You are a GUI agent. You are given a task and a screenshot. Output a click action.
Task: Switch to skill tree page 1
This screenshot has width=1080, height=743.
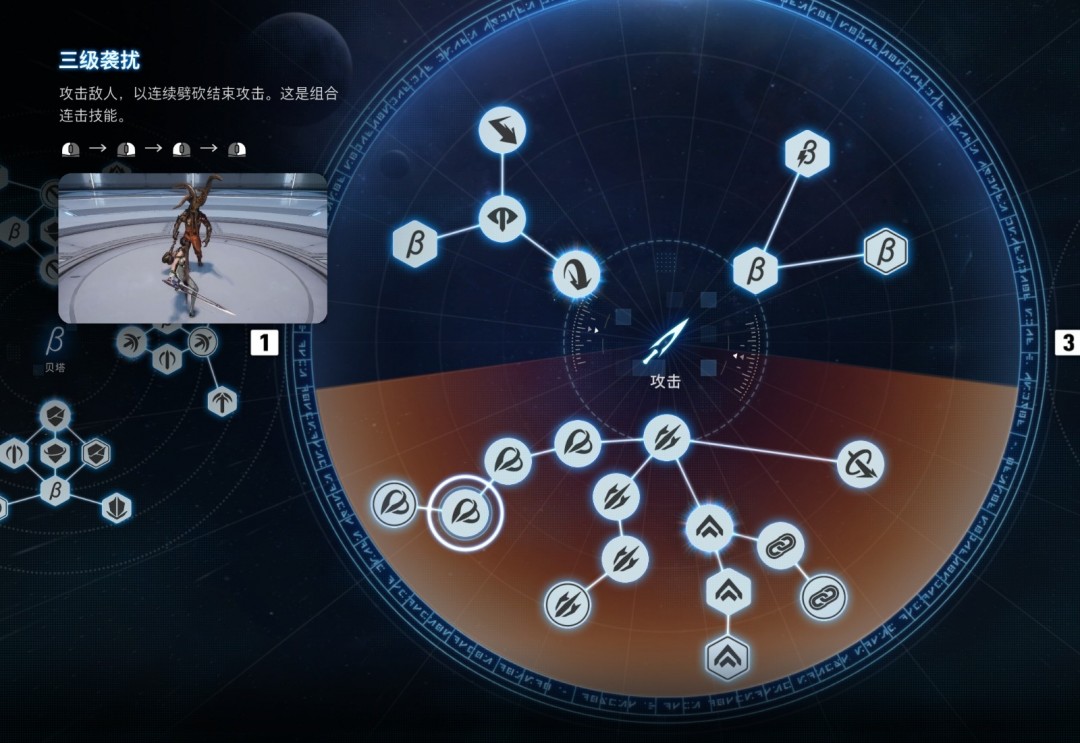pos(263,343)
